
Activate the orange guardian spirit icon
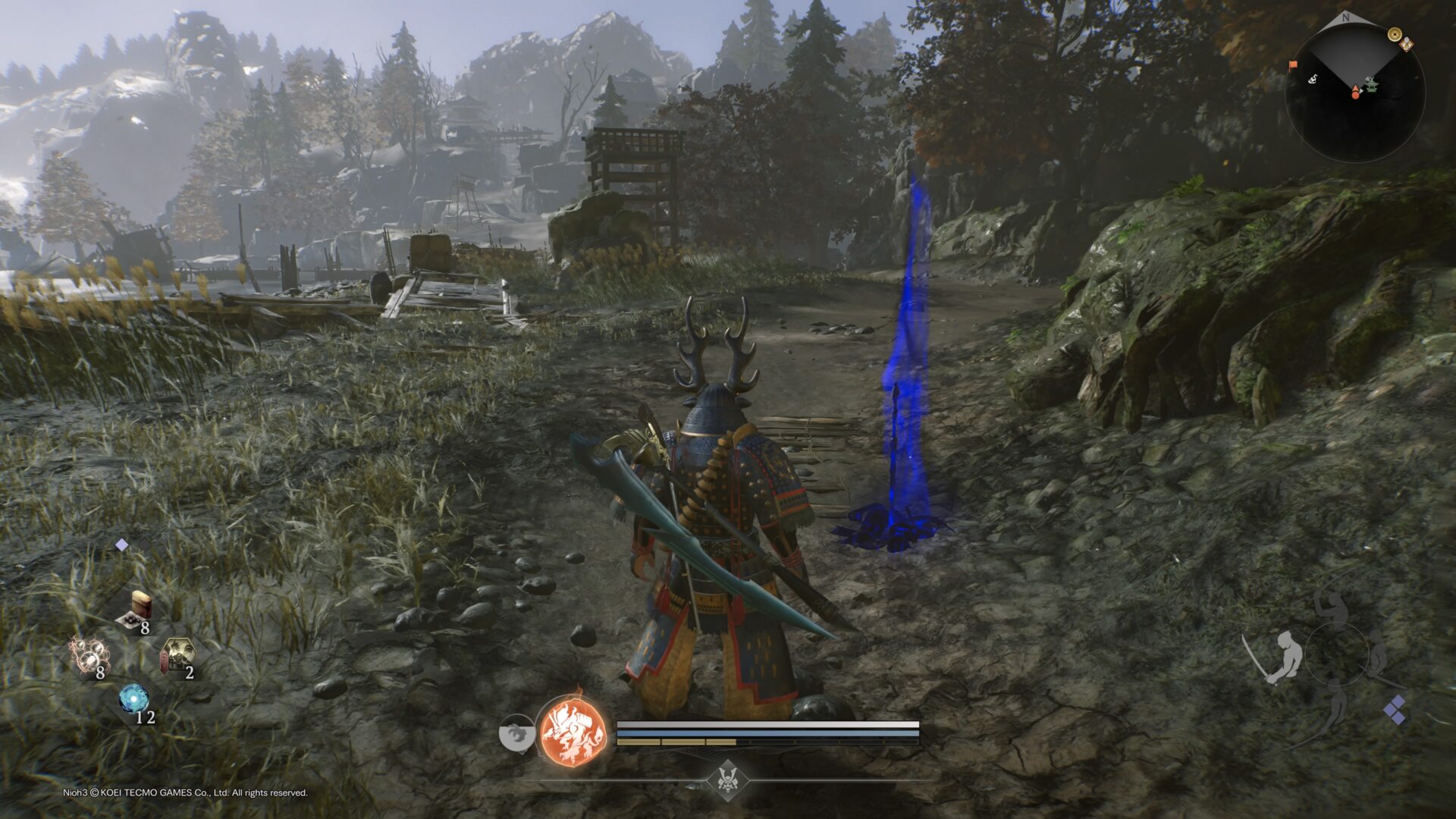coord(574,733)
